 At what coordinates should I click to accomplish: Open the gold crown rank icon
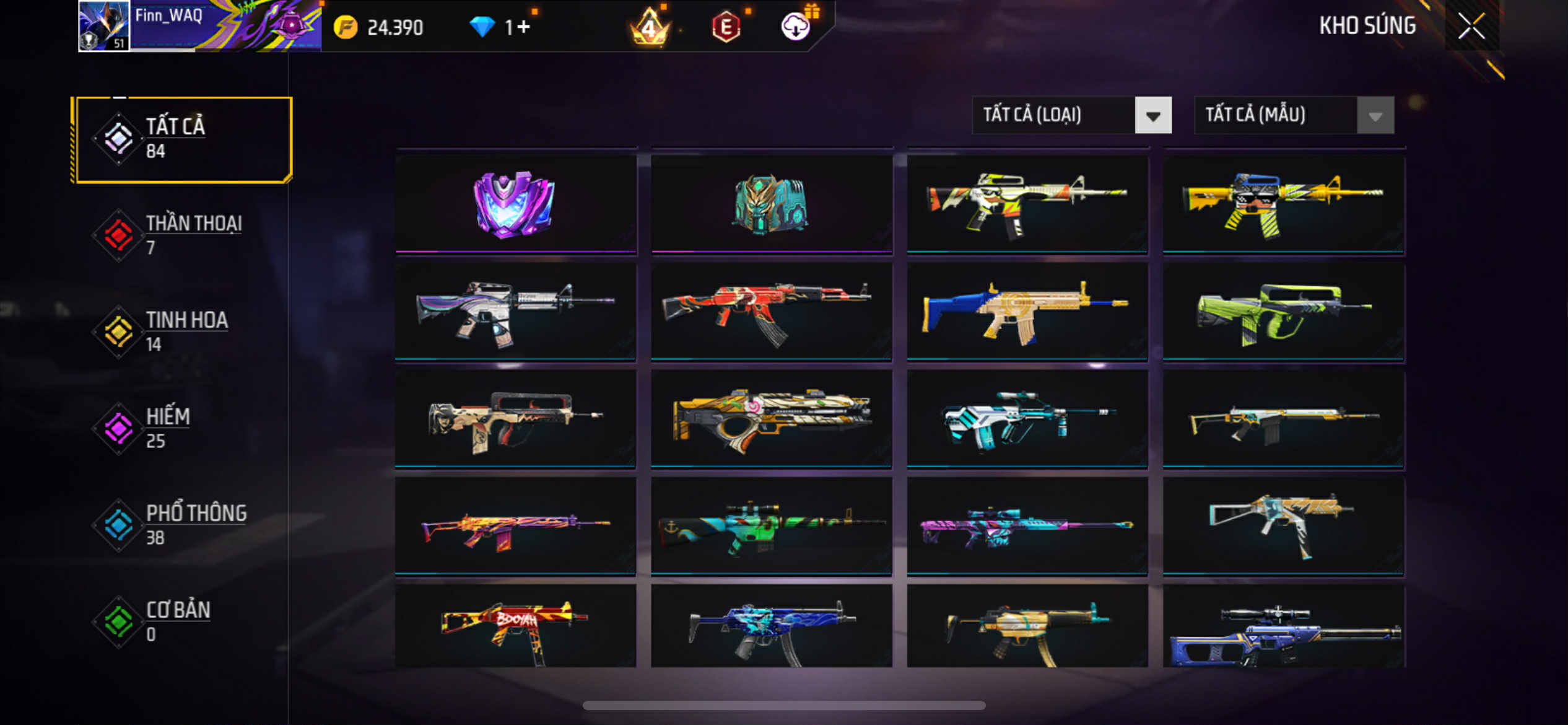[x=649, y=27]
